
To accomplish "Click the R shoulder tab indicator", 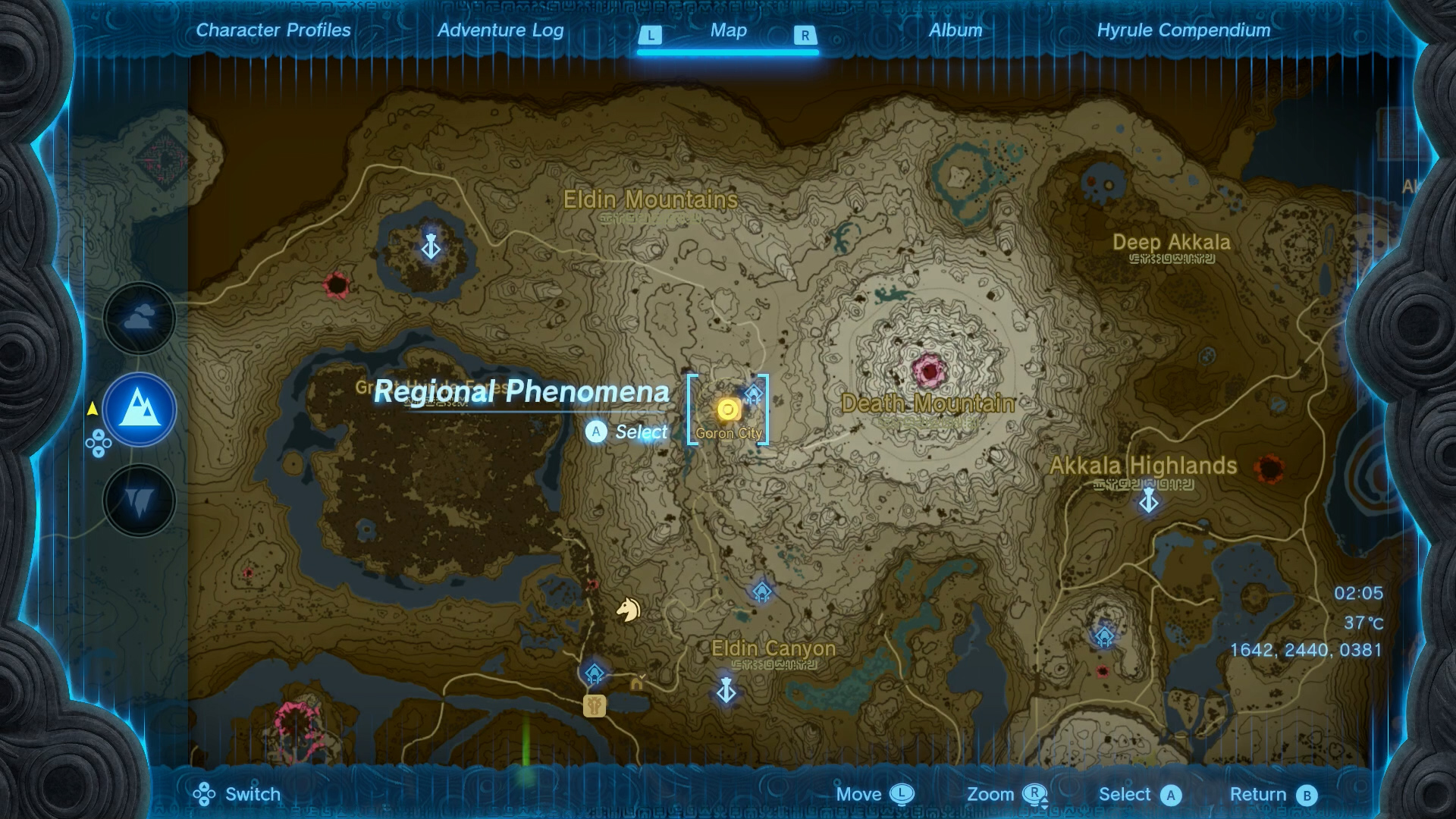I will coord(804,34).
